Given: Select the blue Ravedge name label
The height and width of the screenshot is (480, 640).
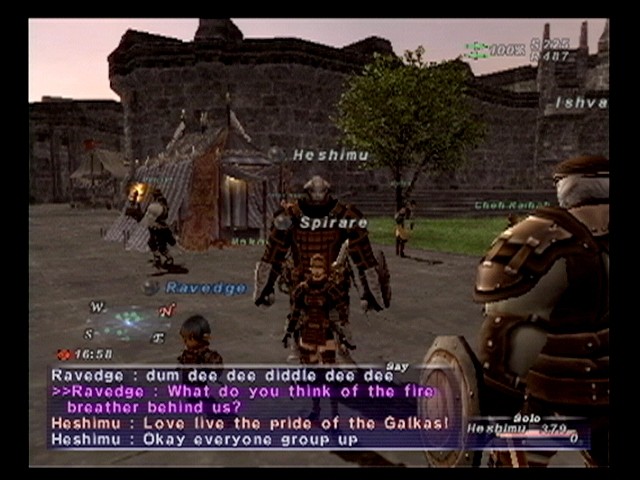Looking at the screenshot, I should tap(206, 288).
